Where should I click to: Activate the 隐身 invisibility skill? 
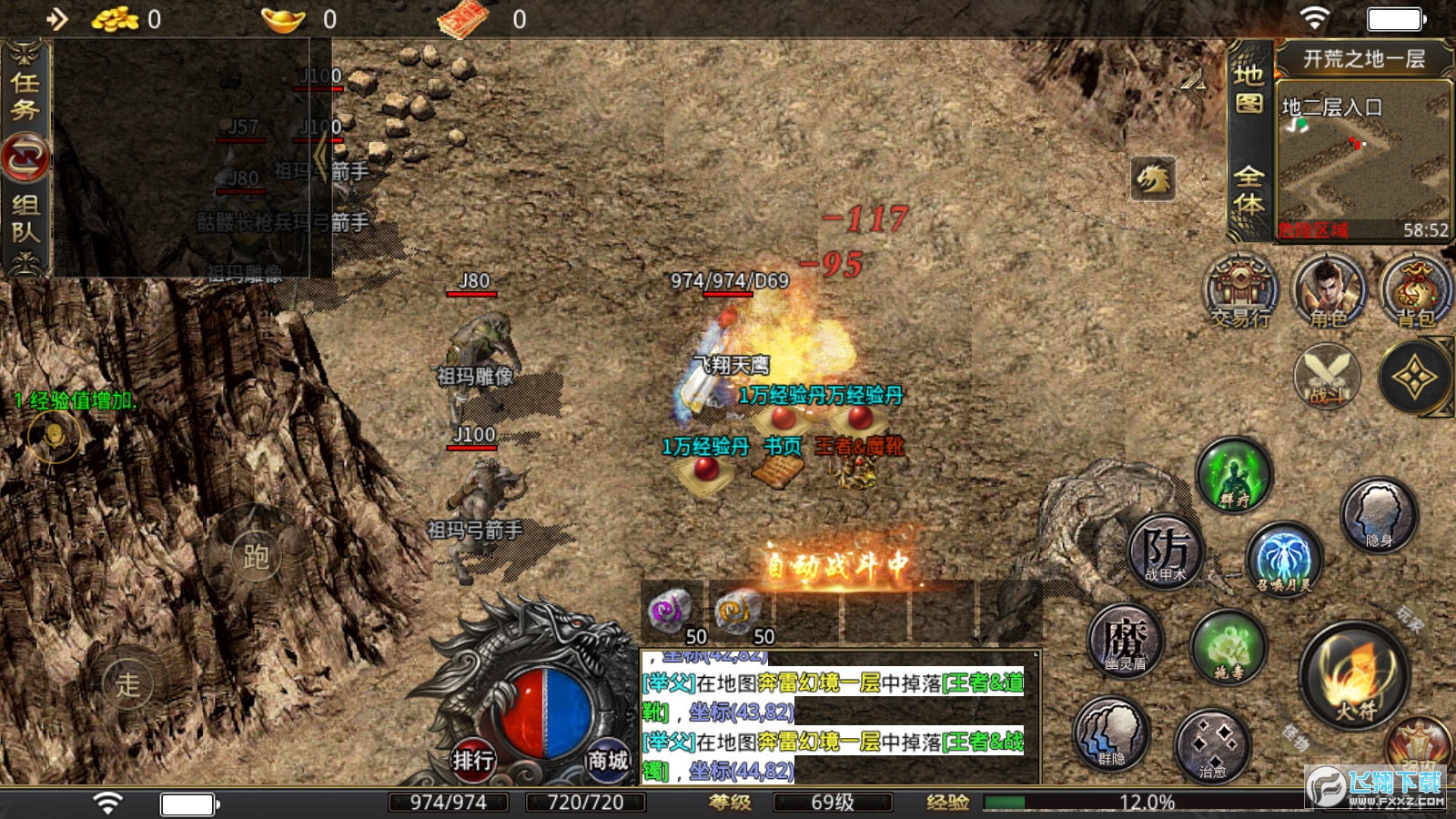[1380, 514]
